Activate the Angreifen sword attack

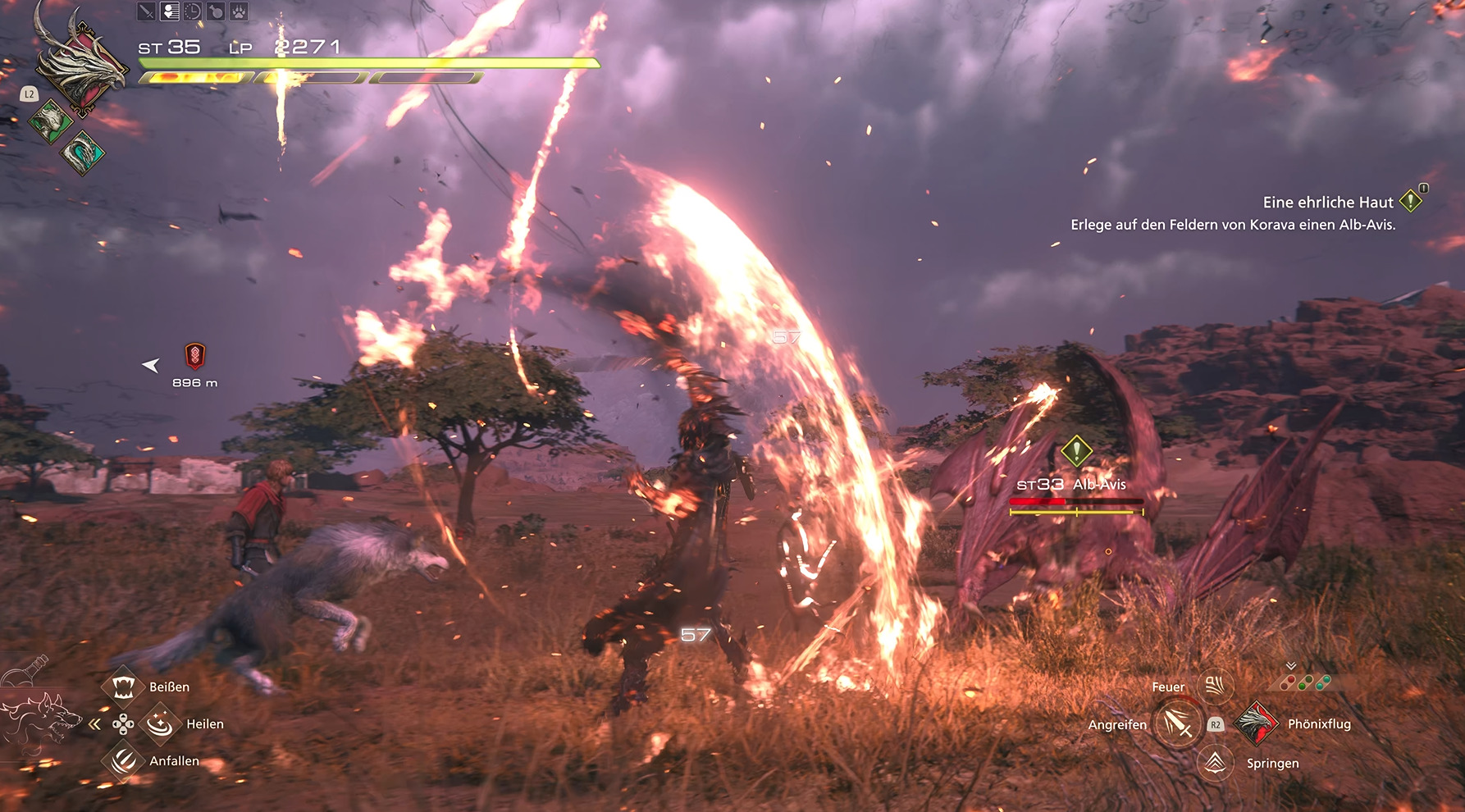1177,723
